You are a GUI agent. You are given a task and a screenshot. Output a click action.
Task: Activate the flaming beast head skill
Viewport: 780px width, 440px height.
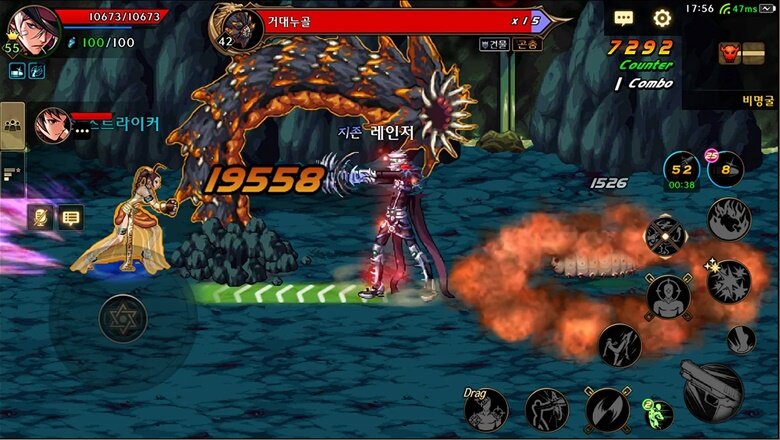pos(729,219)
